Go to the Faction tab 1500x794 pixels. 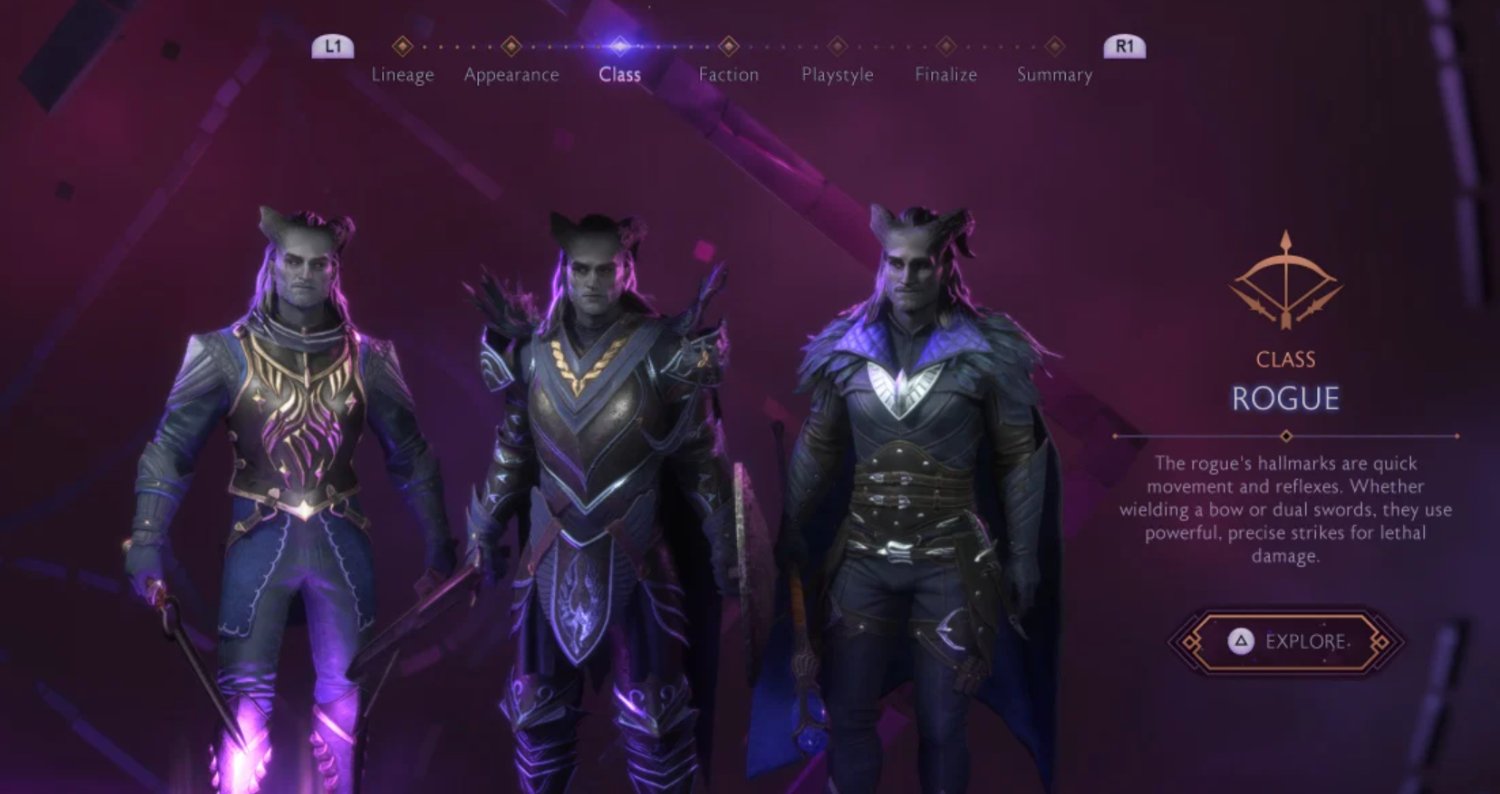coord(728,73)
